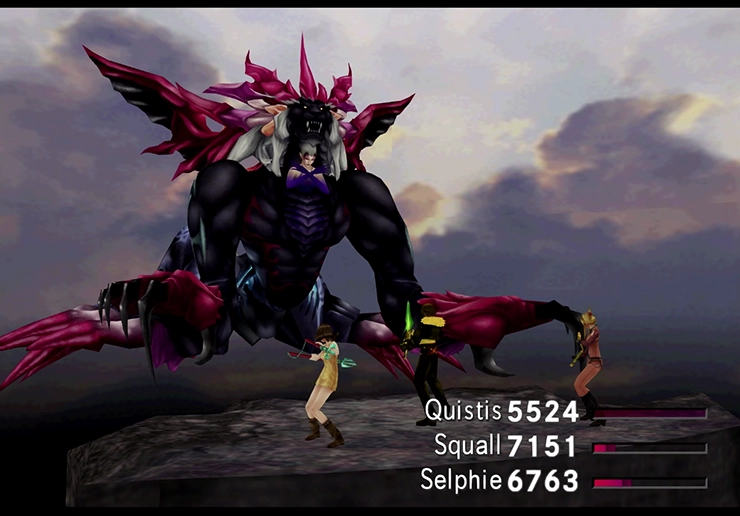740x516 pixels.
Task: Select Squall in the party list
Action: point(468,445)
